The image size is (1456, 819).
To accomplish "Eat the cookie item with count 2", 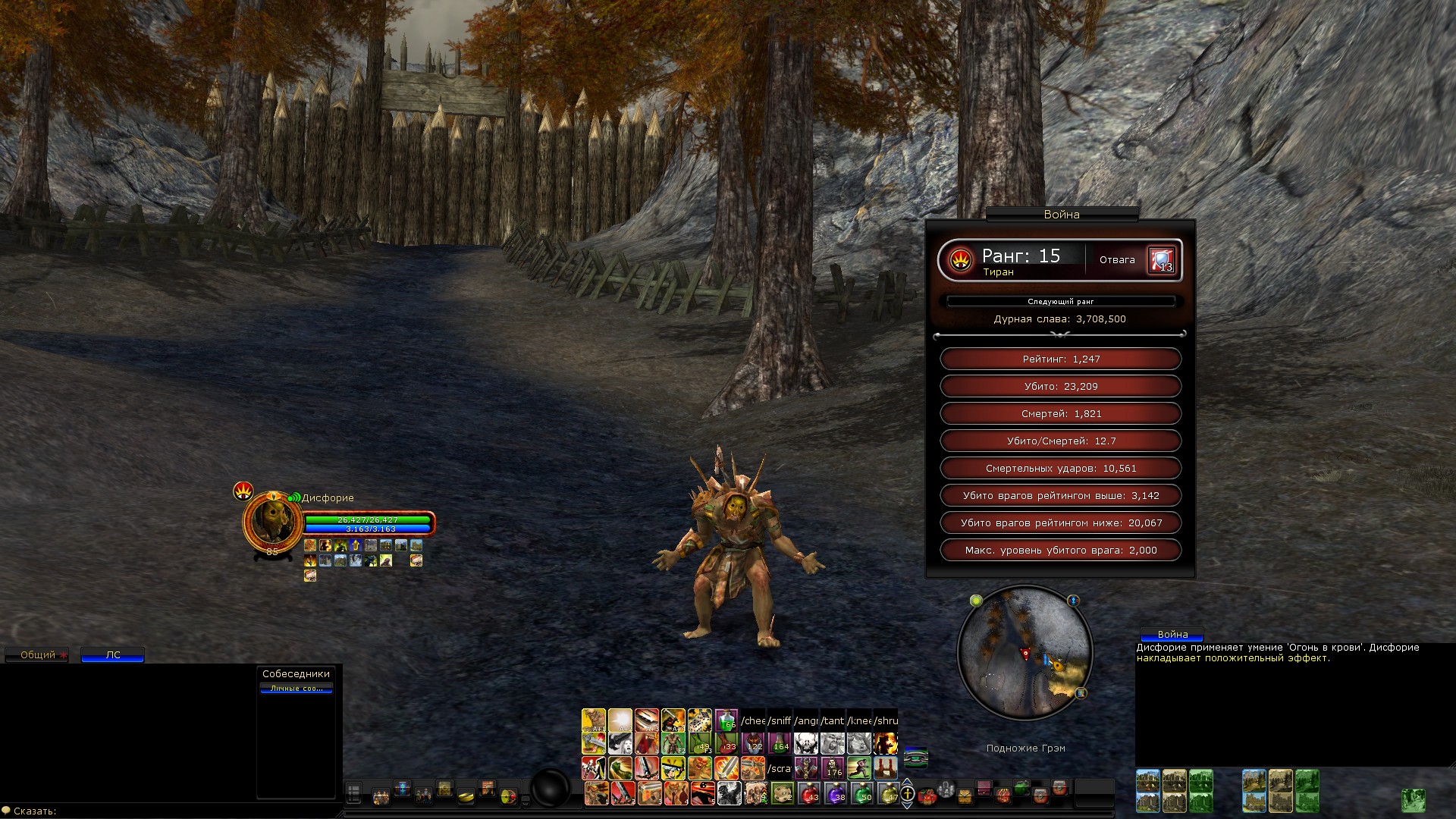I will pyautogui.click(x=782, y=793).
